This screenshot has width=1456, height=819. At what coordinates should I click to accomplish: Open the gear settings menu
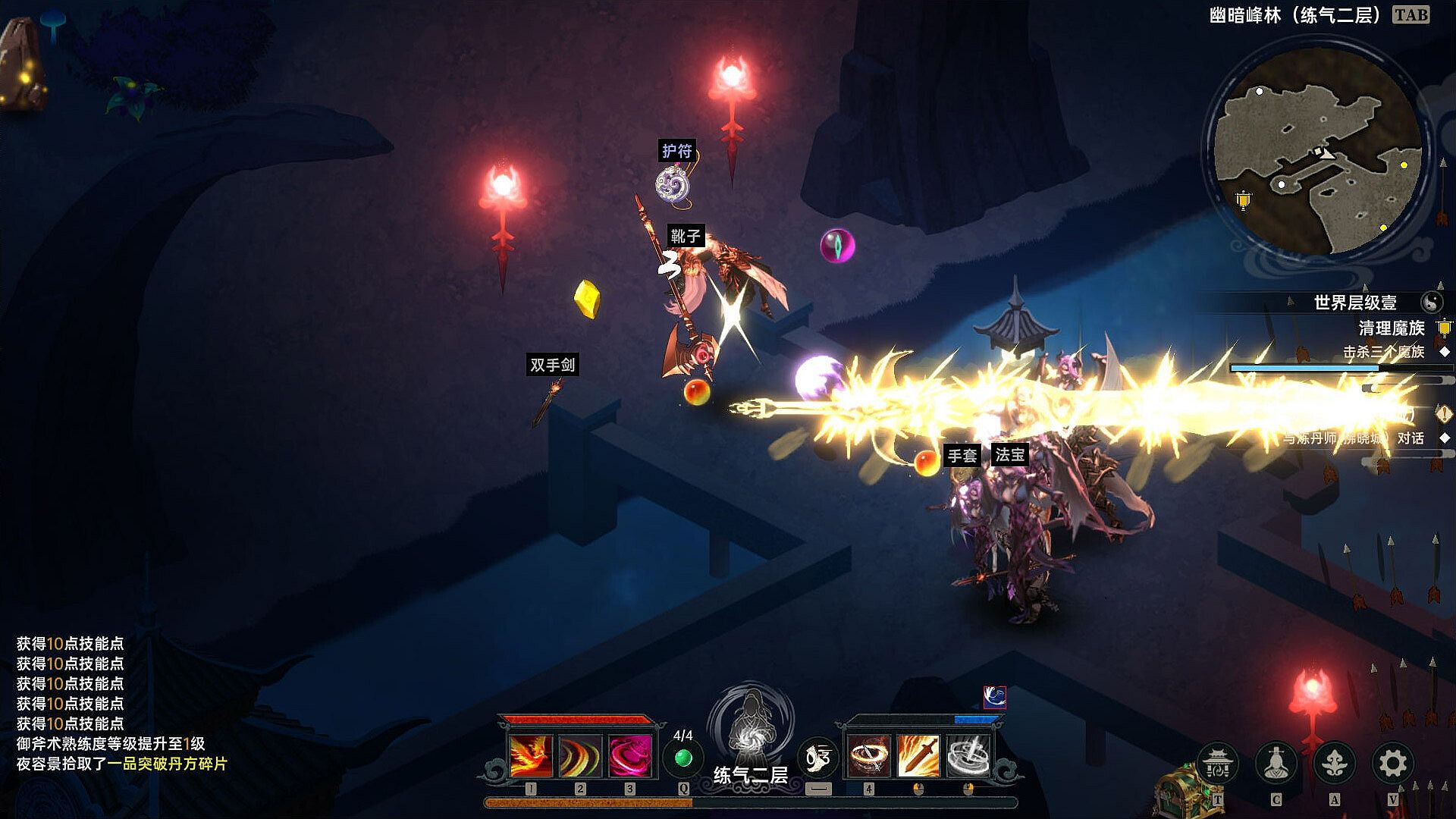pyautogui.click(x=1392, y=763)
